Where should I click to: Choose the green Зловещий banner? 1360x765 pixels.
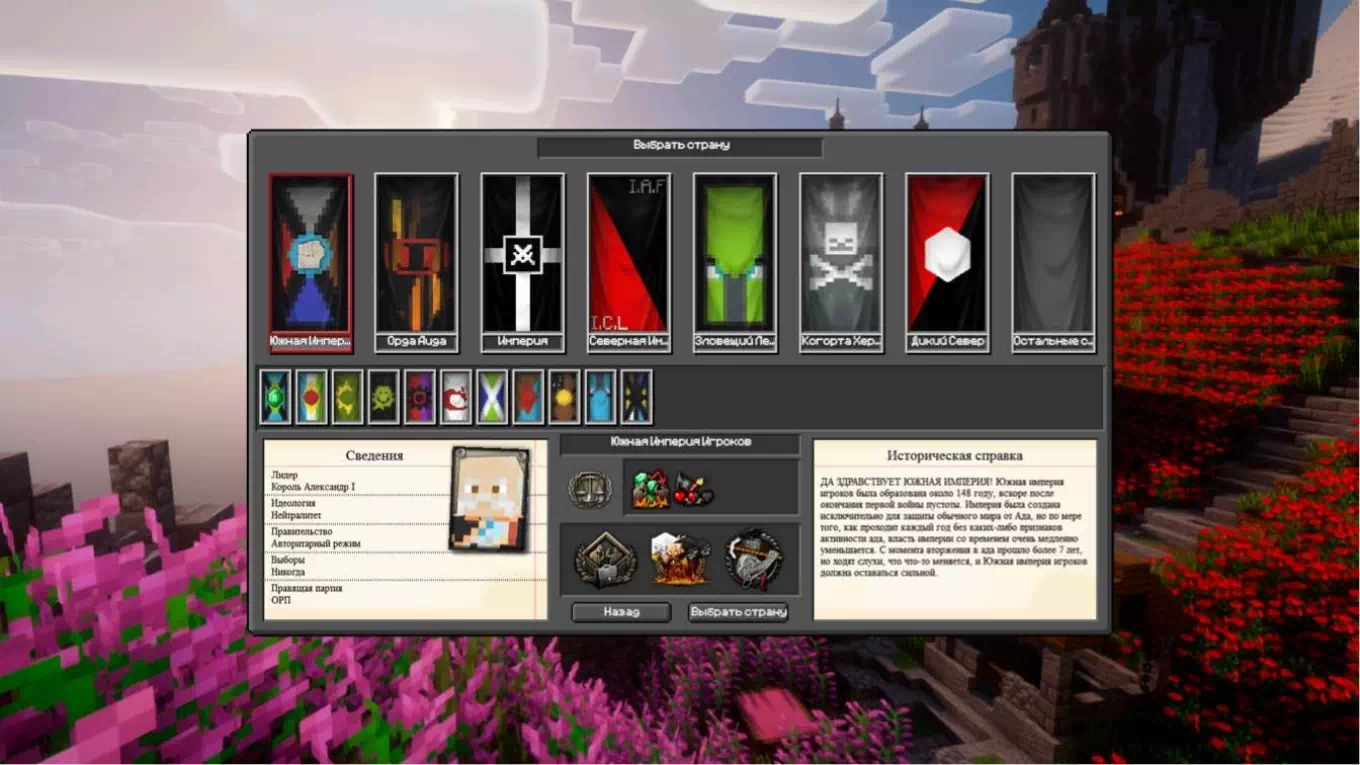point(735,255)
